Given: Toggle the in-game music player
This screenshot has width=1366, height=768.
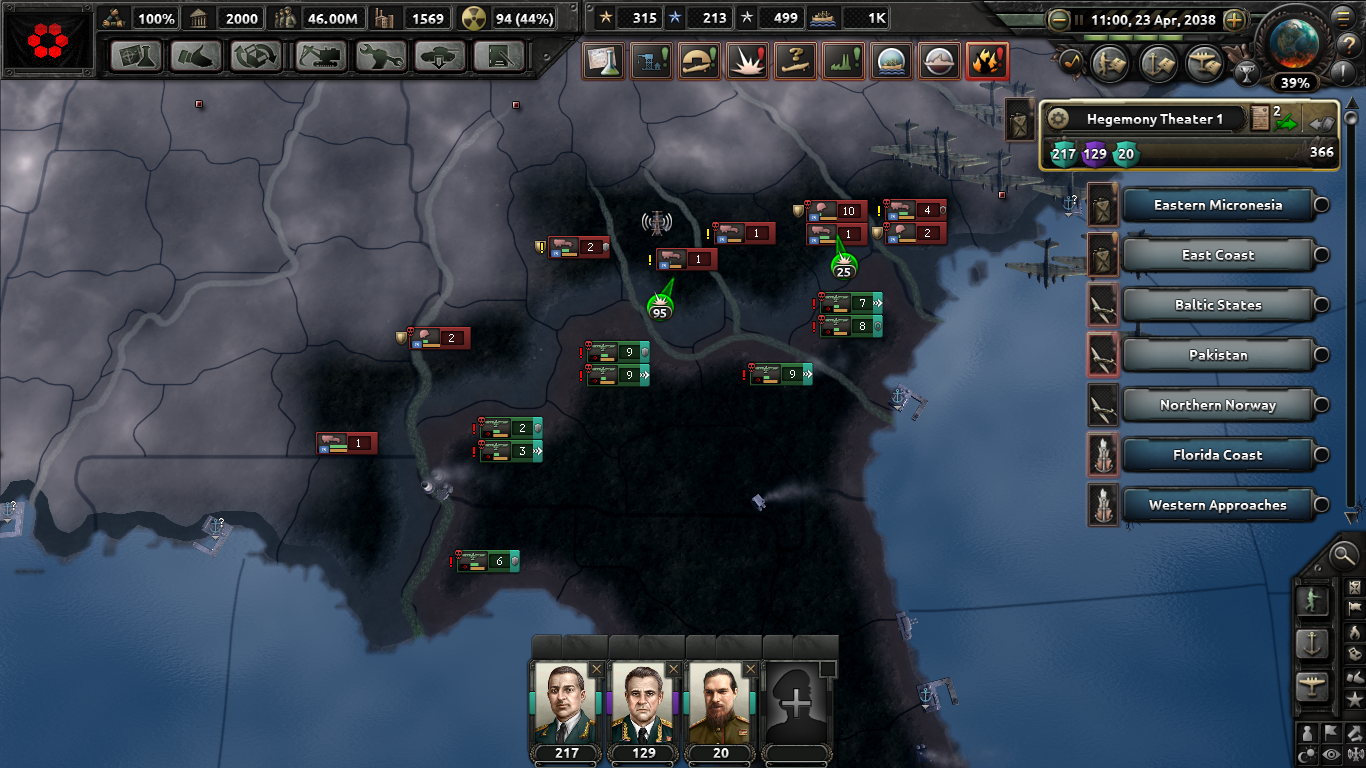Looking at the screenshot, I should pyautogui.click(x=1071, y=62).
